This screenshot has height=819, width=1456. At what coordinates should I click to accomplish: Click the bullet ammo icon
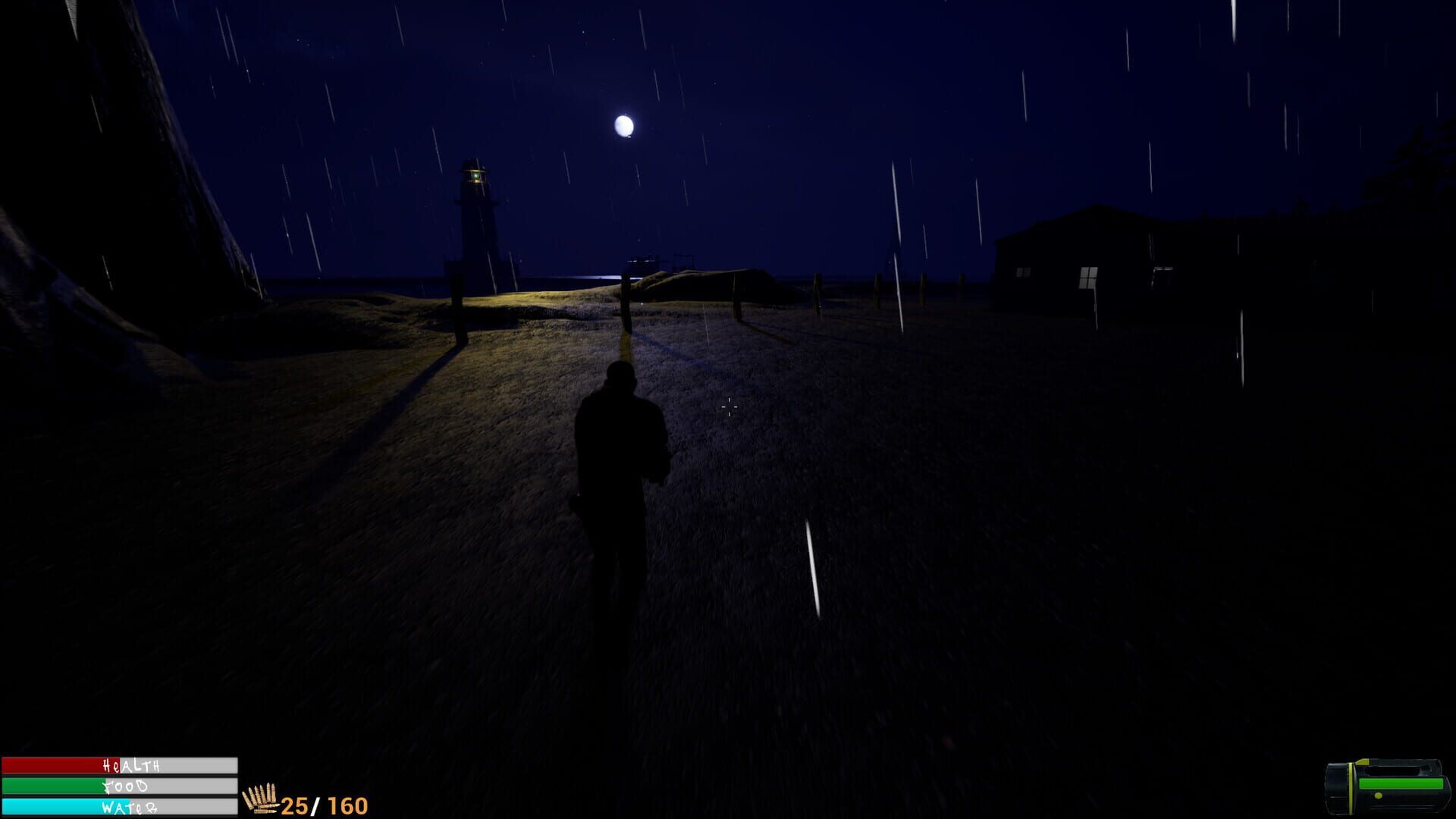pos(262,798)
